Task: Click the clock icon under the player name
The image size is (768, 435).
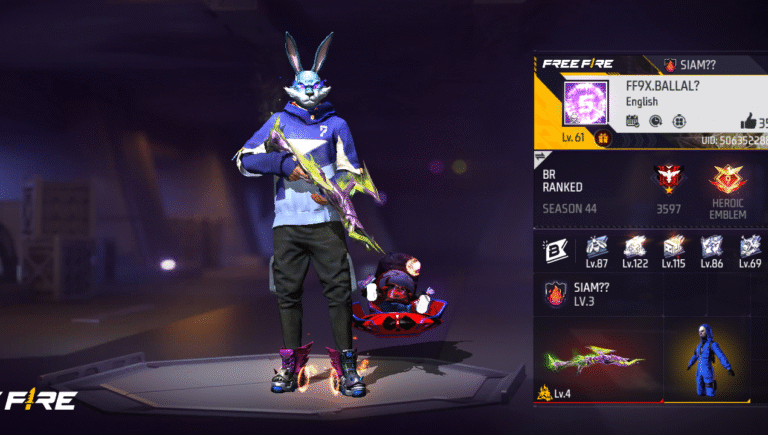Action: pos(654,121)
